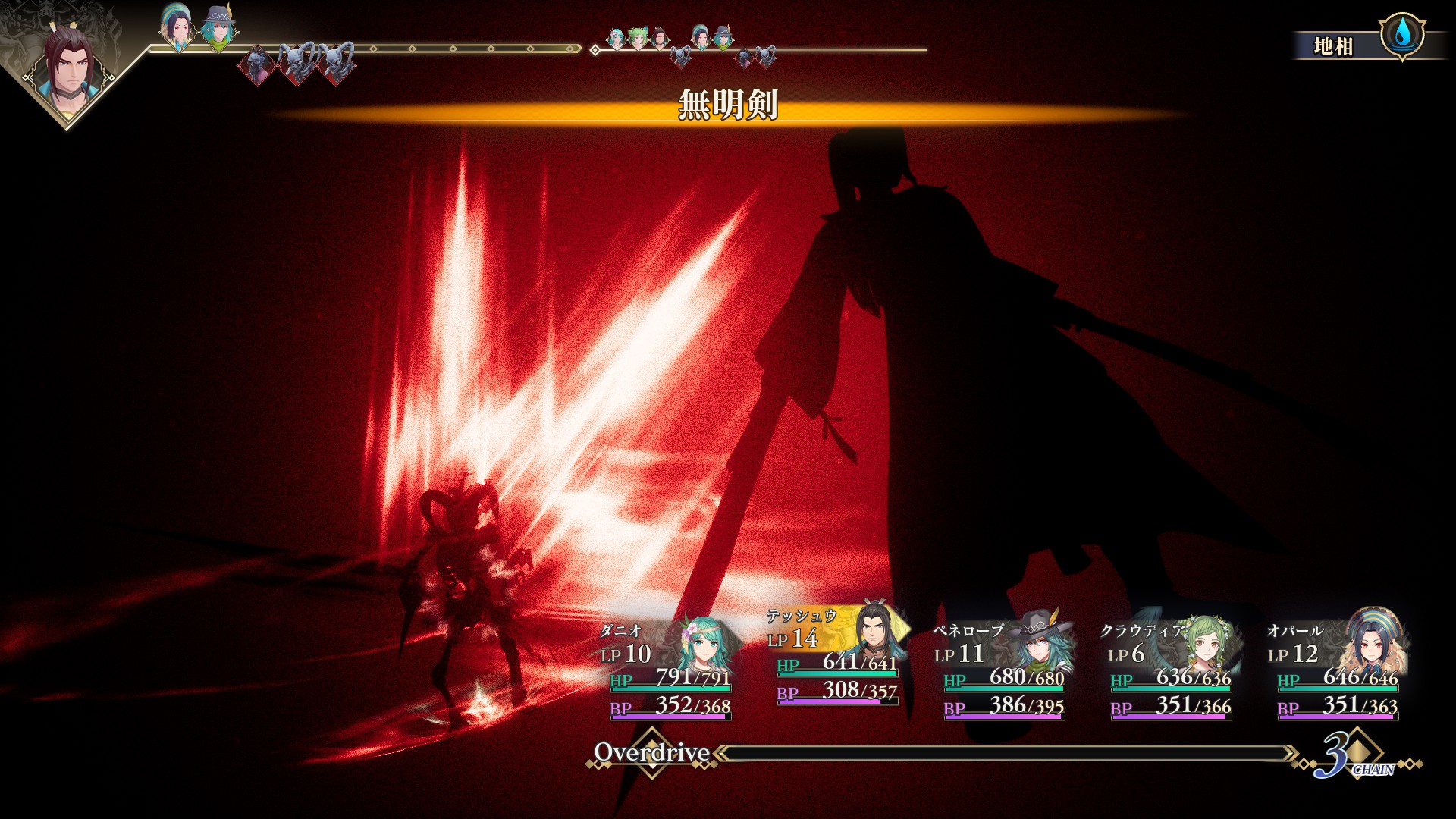Click the water drop terrain phase icon
Image resolution: width=1456 pixels, height=819 pixels.
(1401, 33)
